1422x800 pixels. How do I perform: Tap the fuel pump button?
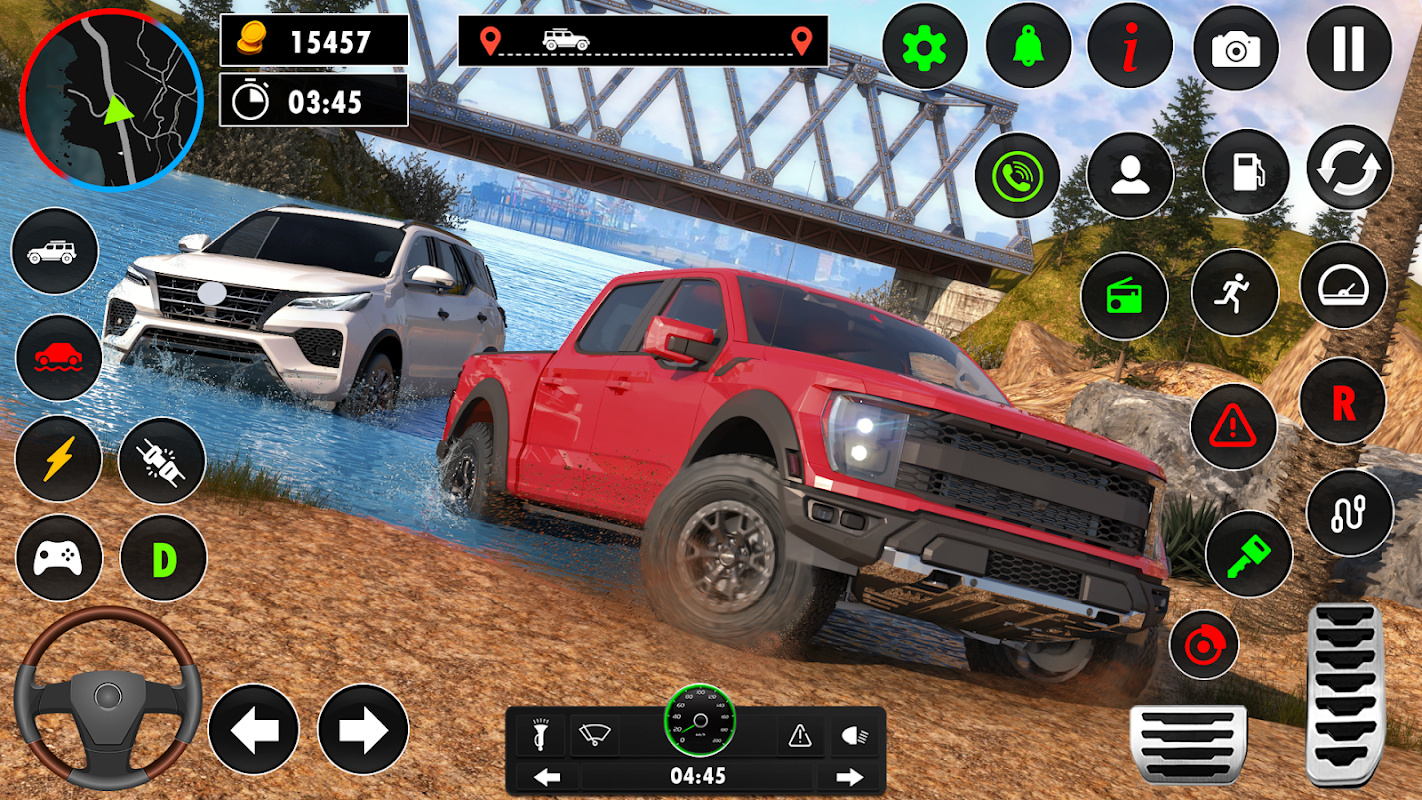click(x=1246, y=172)
